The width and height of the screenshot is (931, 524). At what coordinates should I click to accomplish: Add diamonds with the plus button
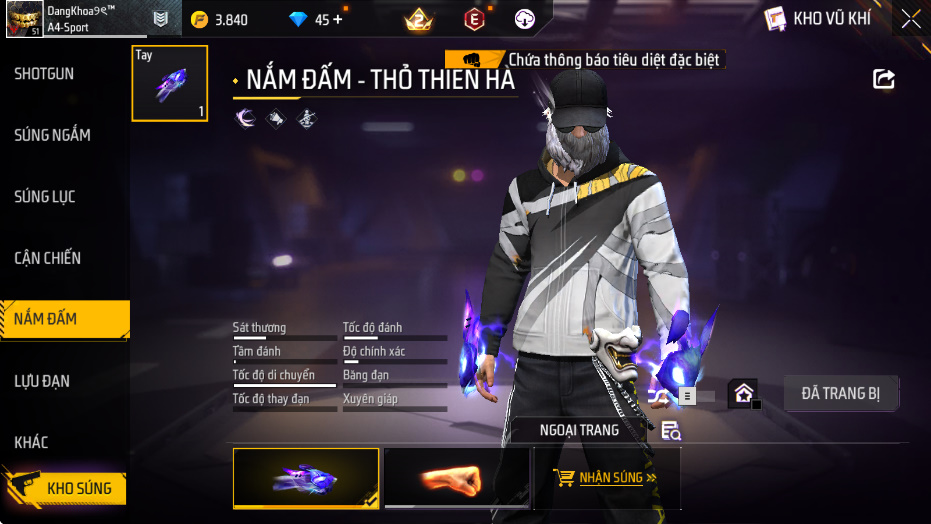click(x=336, y=19)
